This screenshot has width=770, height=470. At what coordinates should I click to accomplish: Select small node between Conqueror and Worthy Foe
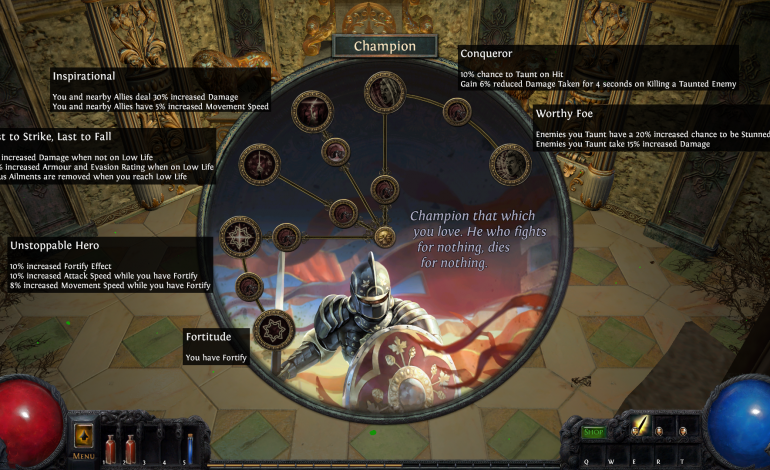[457, 111]
